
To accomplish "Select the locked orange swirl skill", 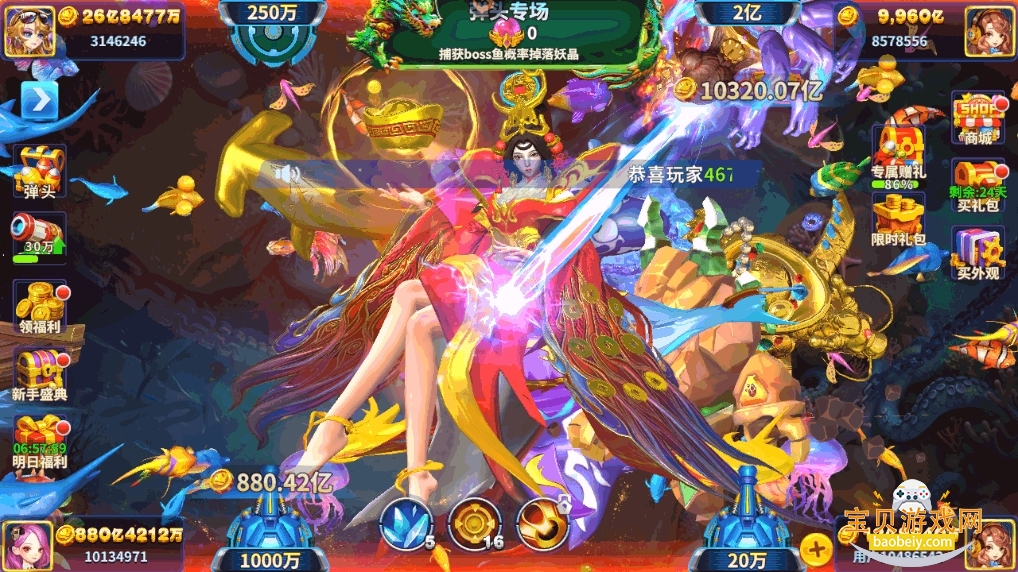I will [x=542, y=522].
